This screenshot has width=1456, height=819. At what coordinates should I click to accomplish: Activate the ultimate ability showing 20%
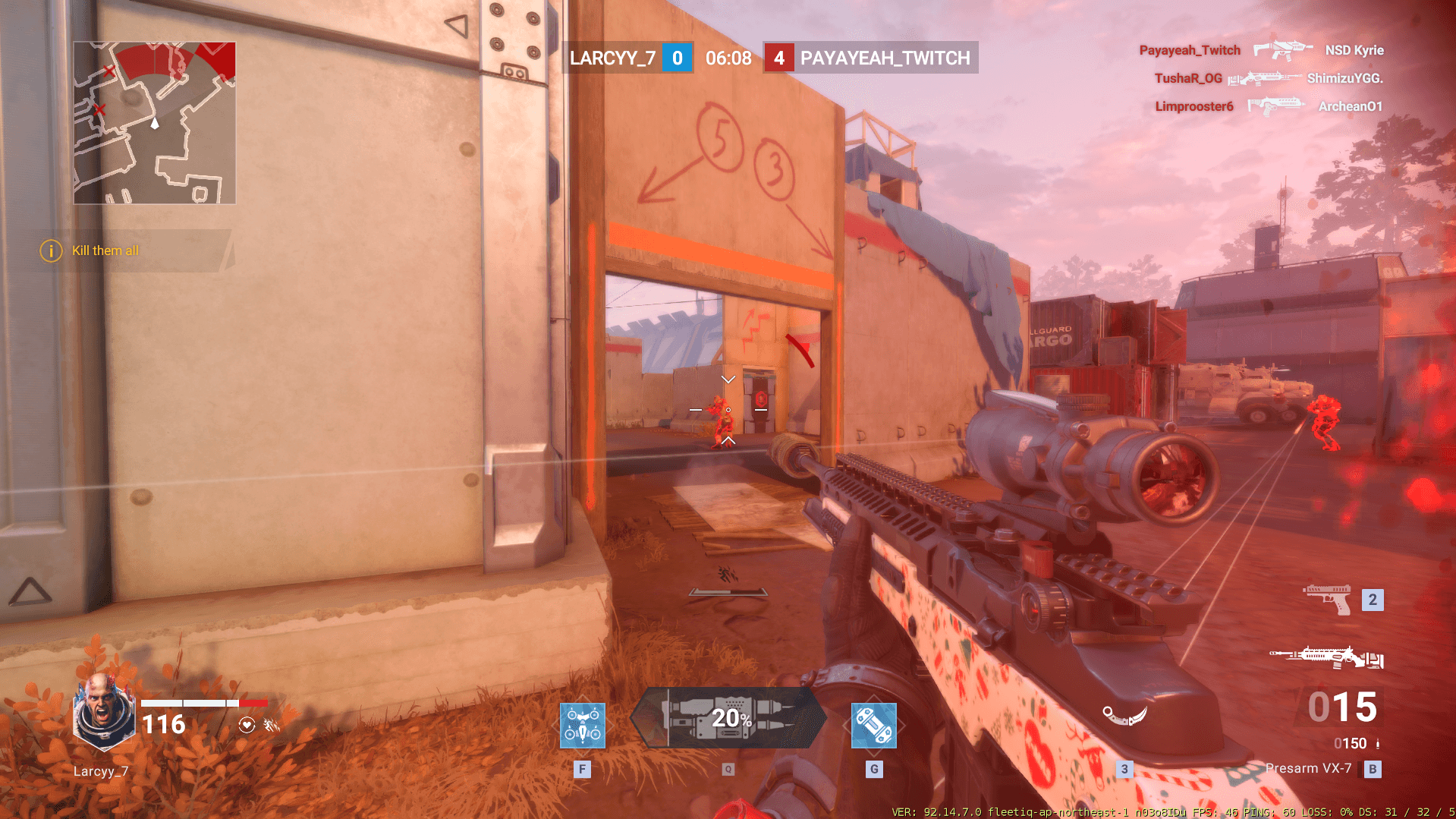point(728,718)
